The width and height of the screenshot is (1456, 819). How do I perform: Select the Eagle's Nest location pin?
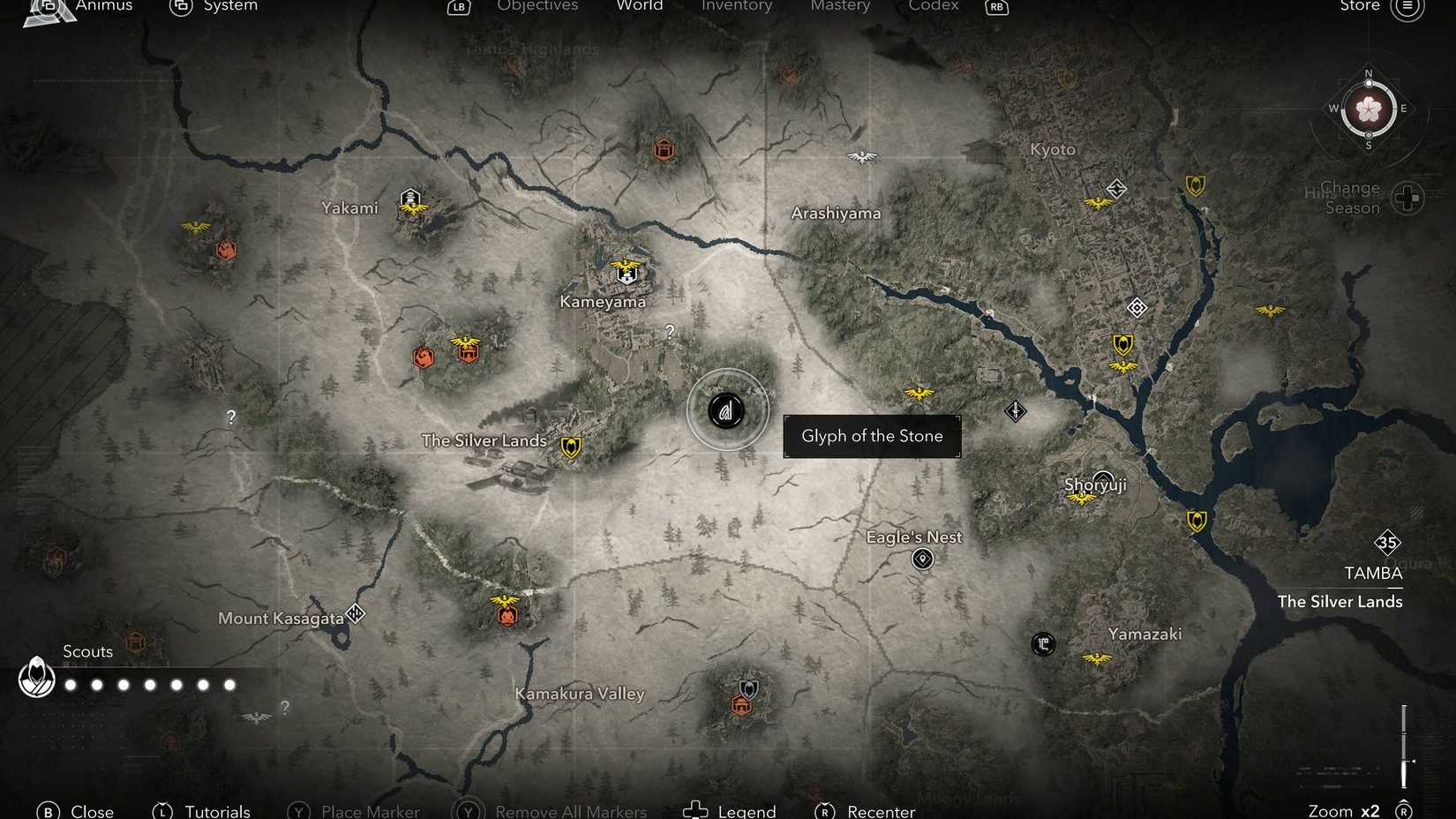coord(921,559)
